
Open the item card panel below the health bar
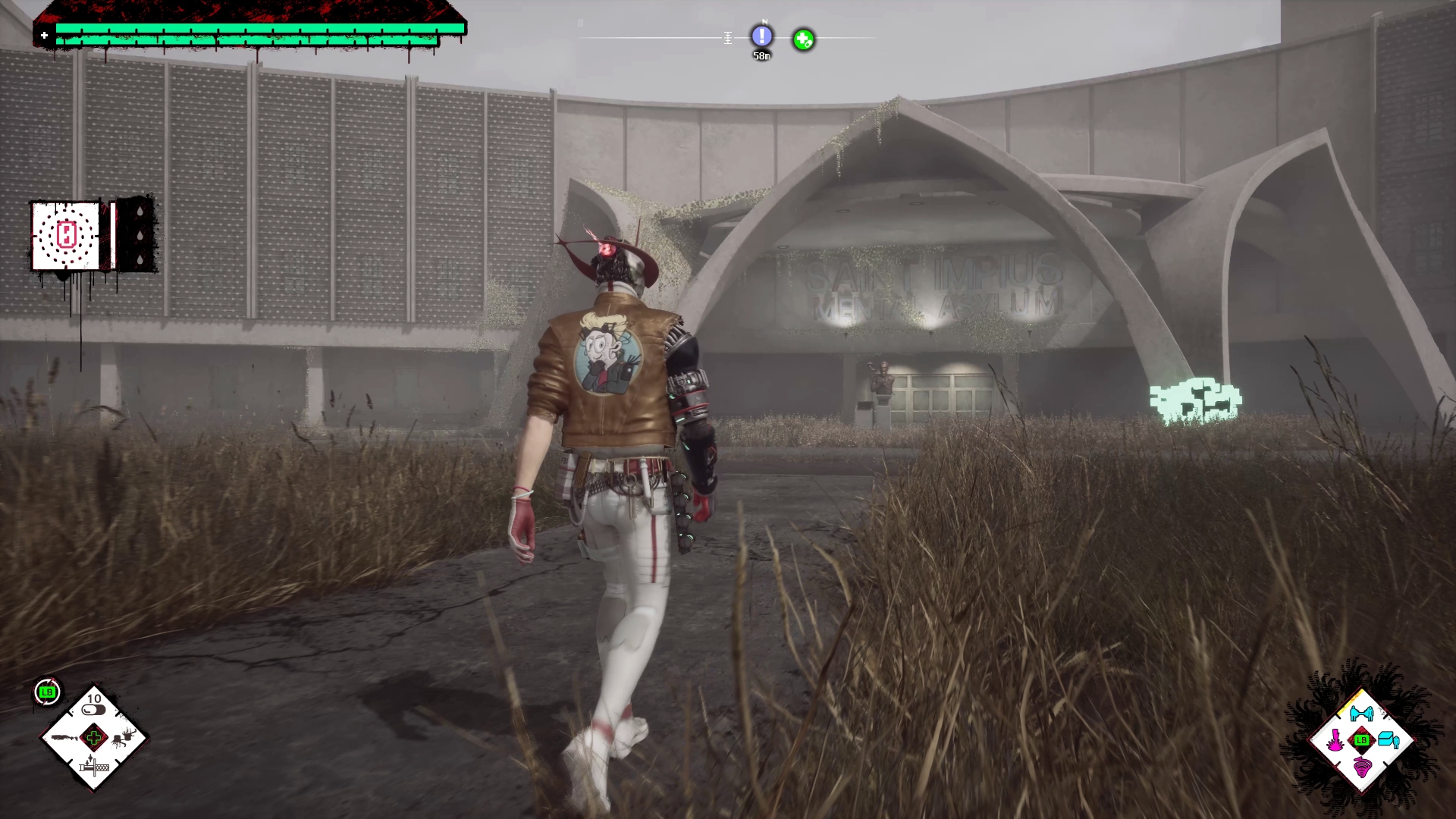67,236
